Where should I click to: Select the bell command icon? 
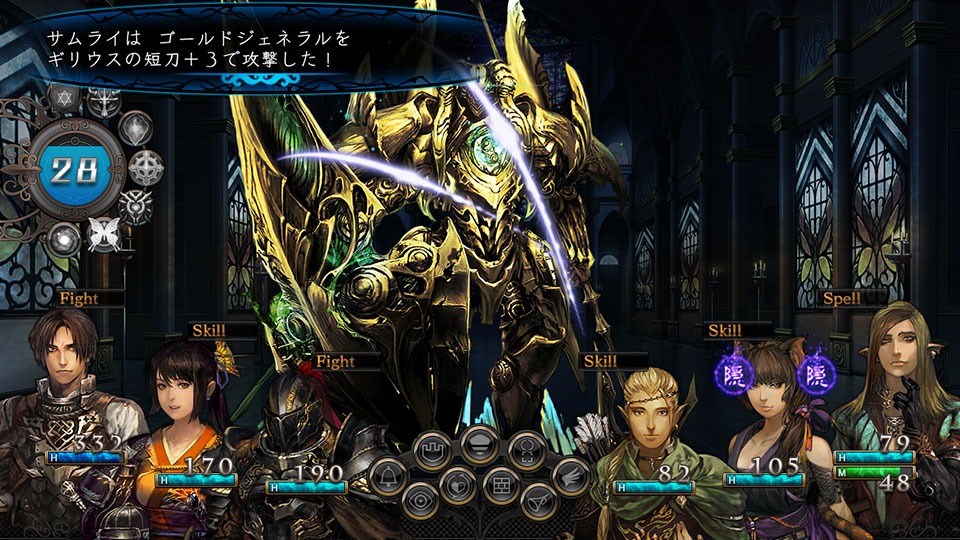click(x=387, y=476)
